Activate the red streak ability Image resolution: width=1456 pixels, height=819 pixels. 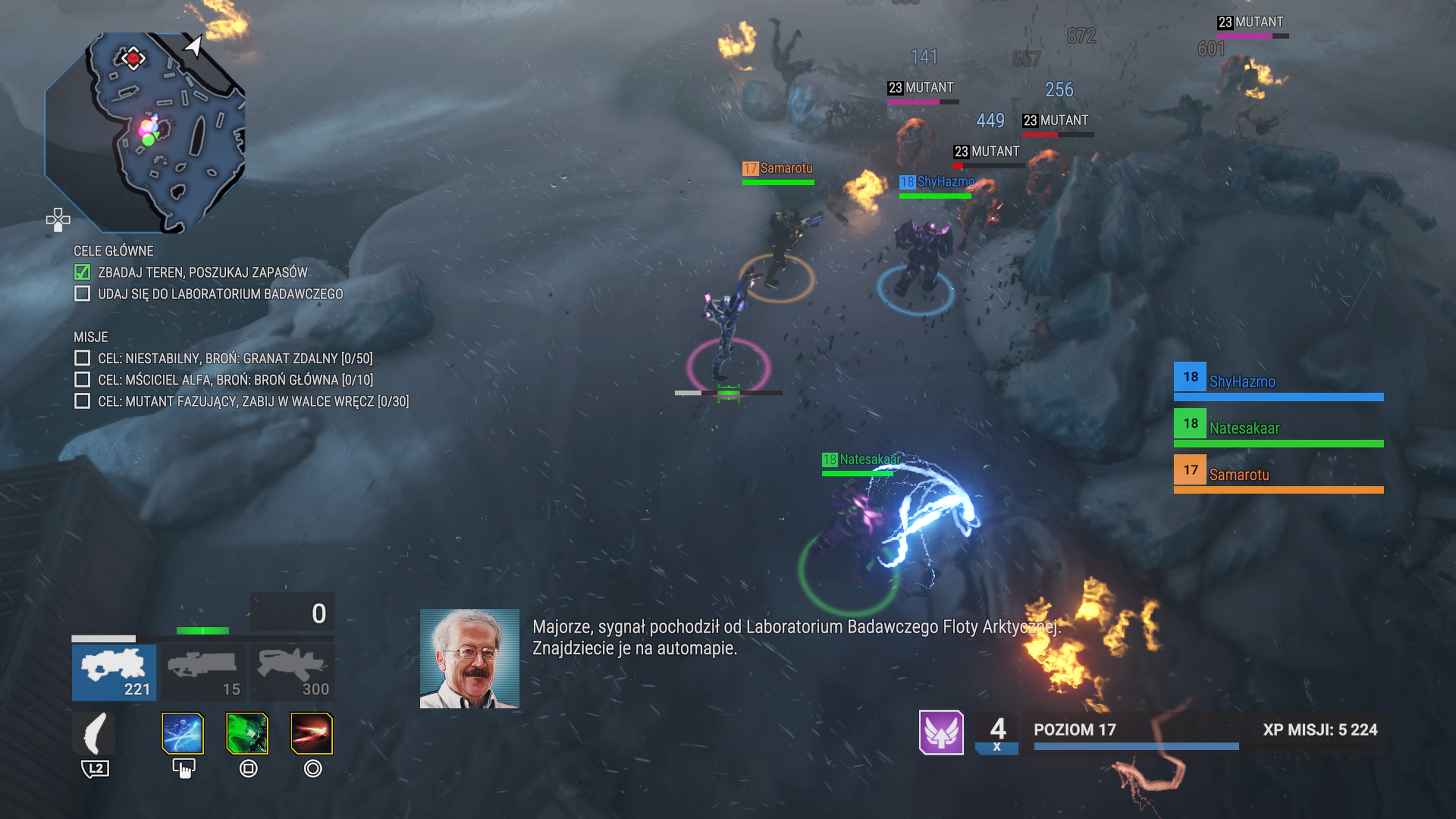(x=311, y=734)
